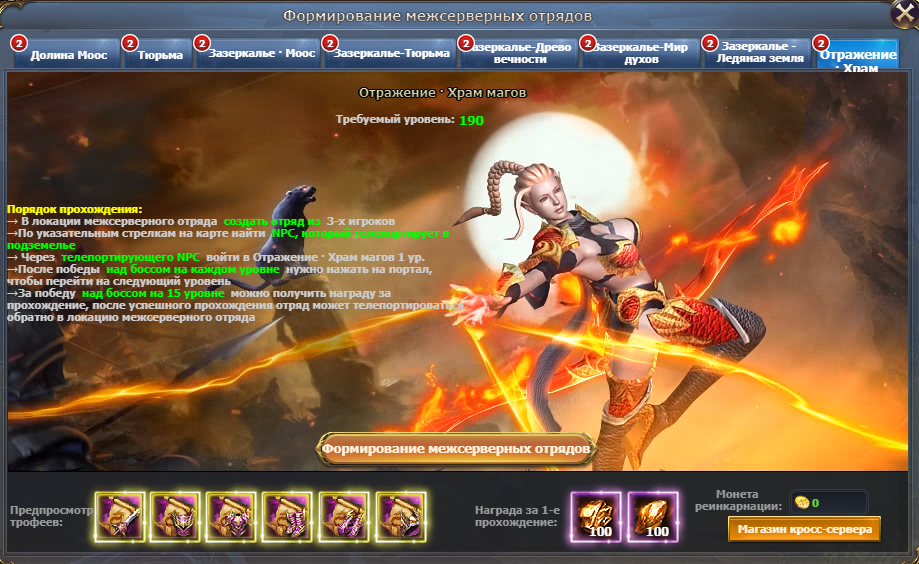Screen dimensions: 919x564
Task: Close the cross-server squad window
Action: click(903, 14)
